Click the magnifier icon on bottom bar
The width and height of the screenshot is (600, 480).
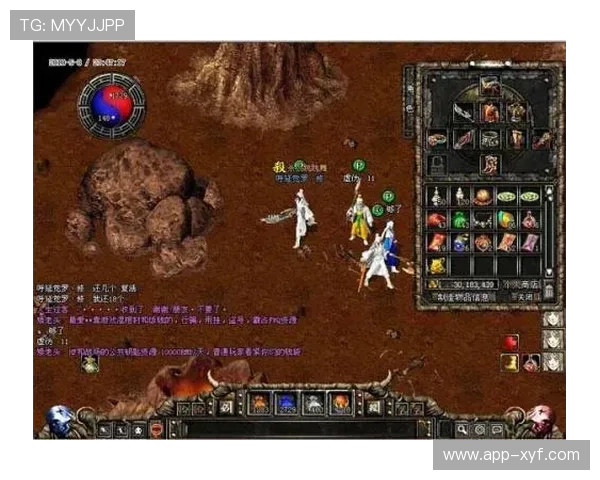pos(462,429)
